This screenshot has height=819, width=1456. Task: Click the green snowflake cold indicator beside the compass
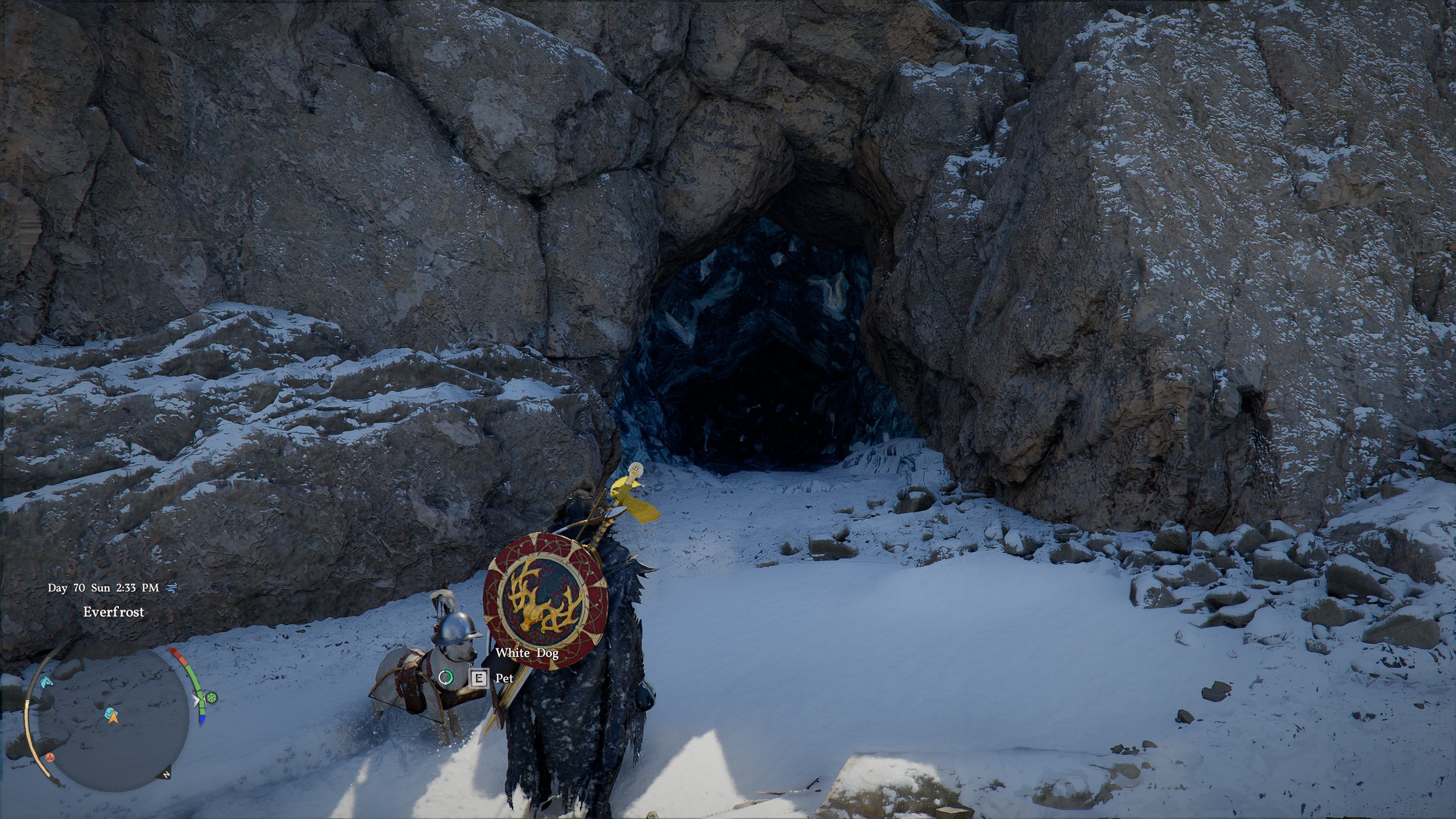pos(212,698)
